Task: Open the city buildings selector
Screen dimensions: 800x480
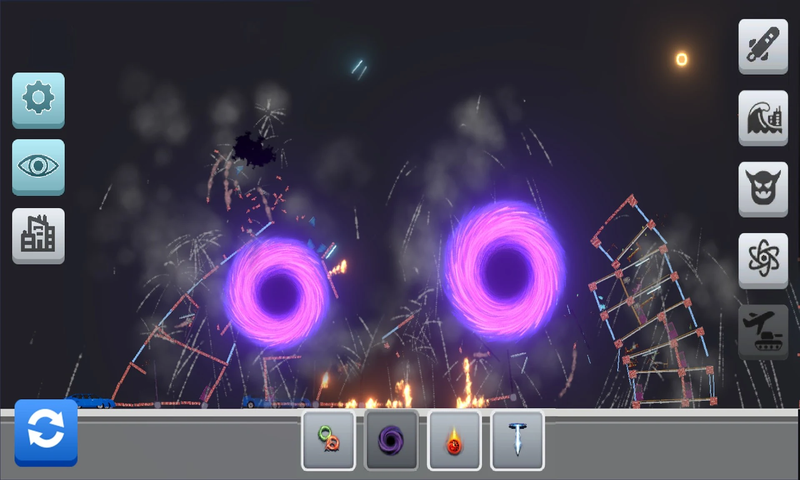Action: click(x=38, y=235)
